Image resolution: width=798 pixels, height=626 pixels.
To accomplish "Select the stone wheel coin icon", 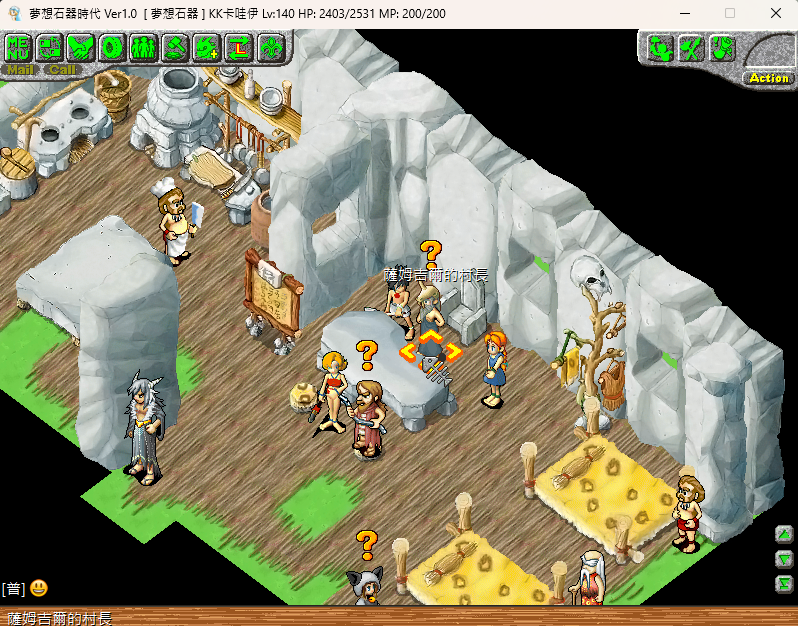I will (112, 47).
